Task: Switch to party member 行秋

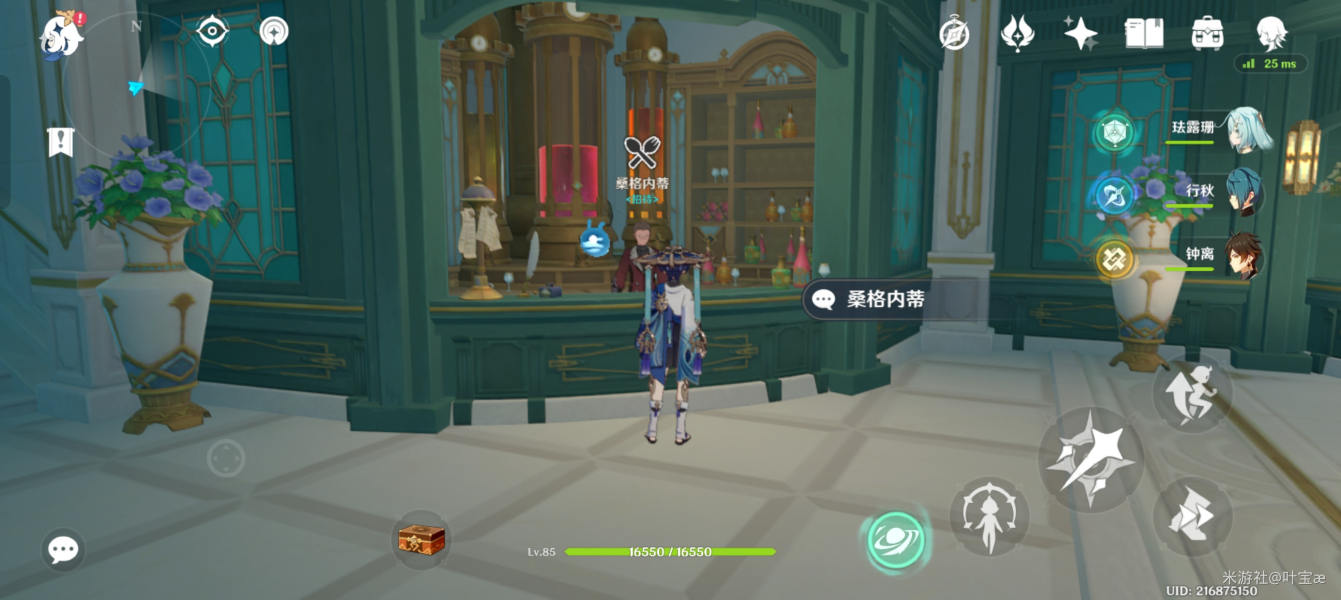Action: (x=1243, y=194)
